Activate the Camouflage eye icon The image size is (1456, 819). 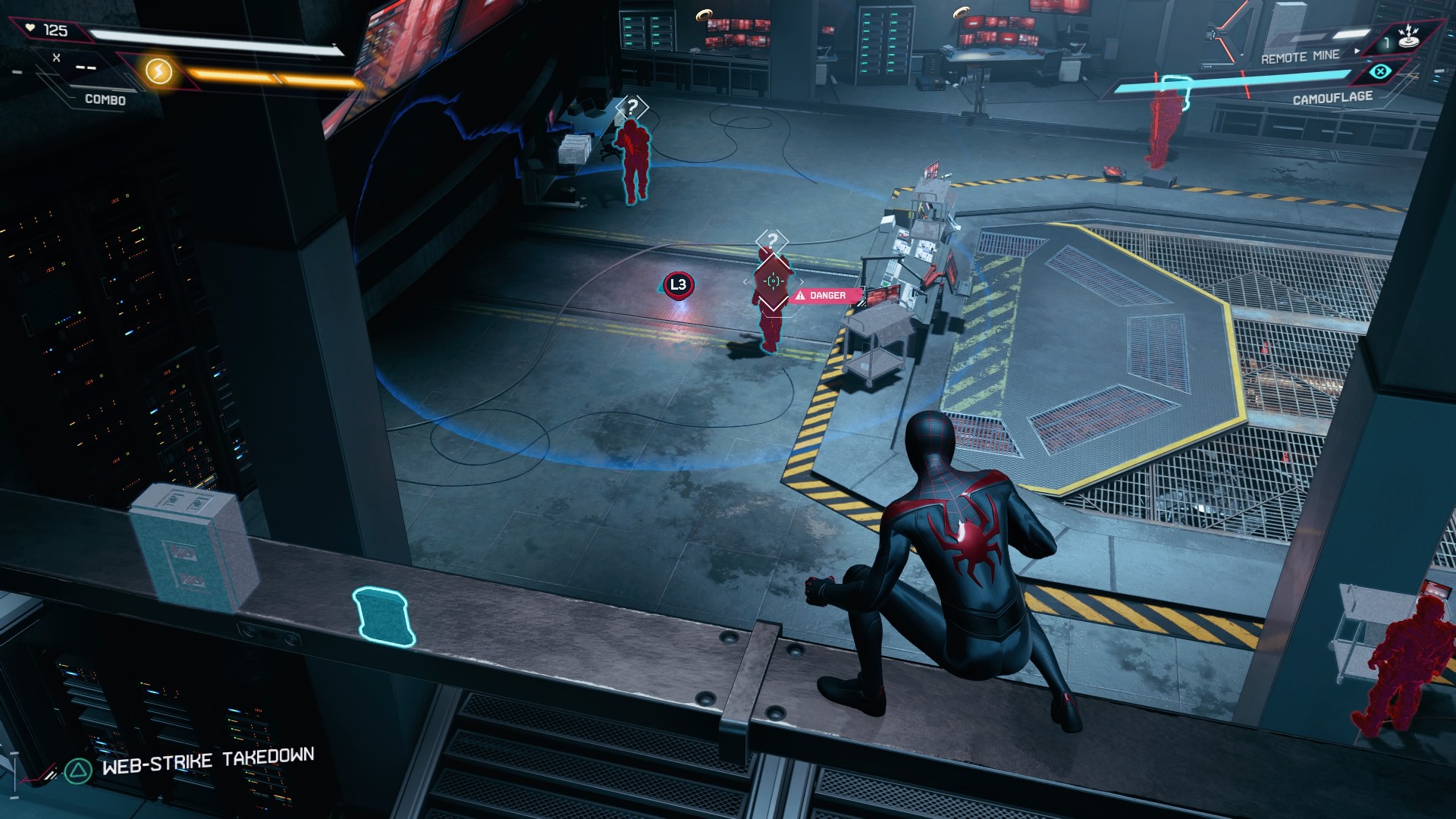coord(1380,72)
